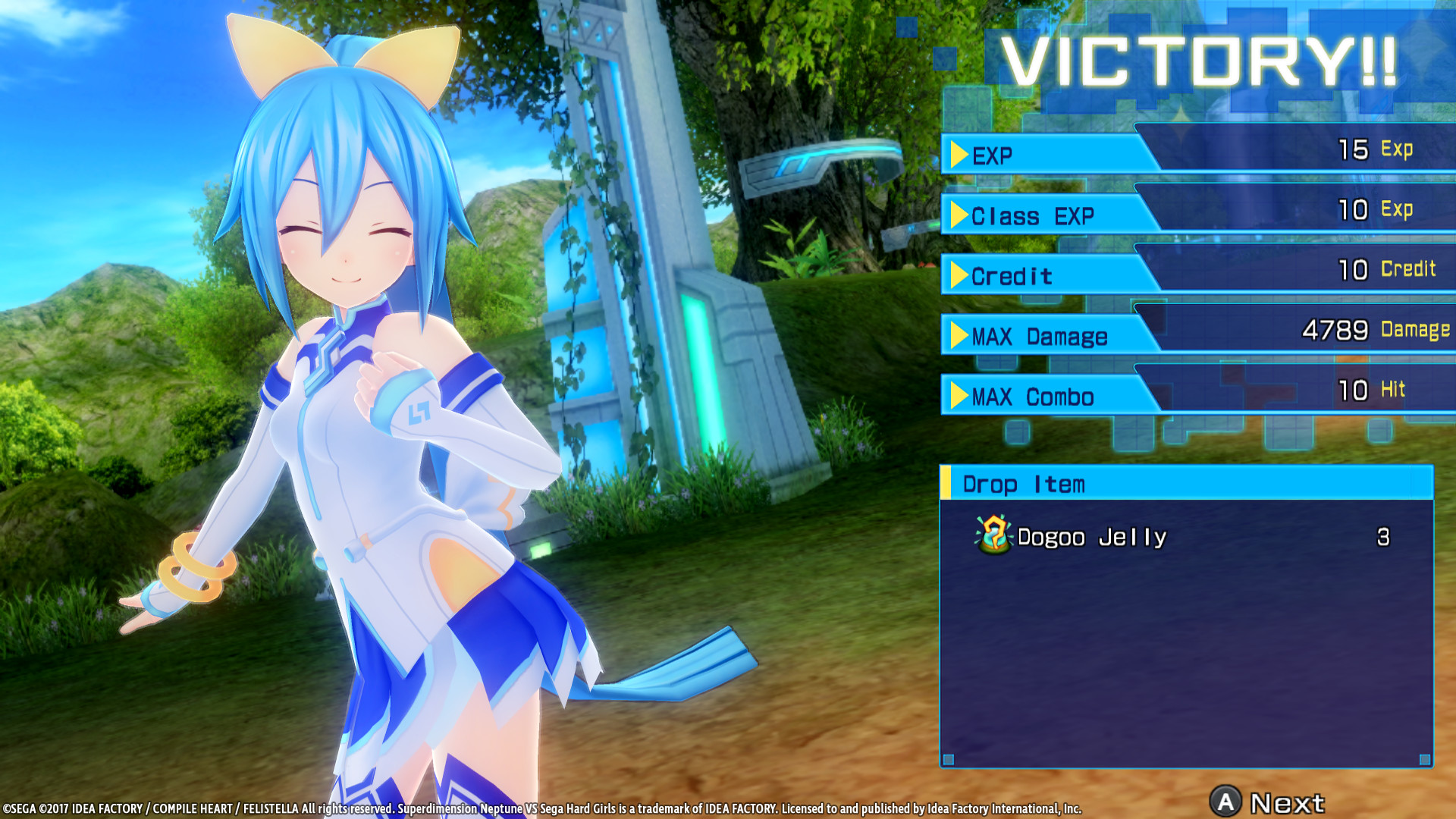1456x819 pixels.
Task: Click the yellow bar beside Drop Item
Action: pos(946,484)
